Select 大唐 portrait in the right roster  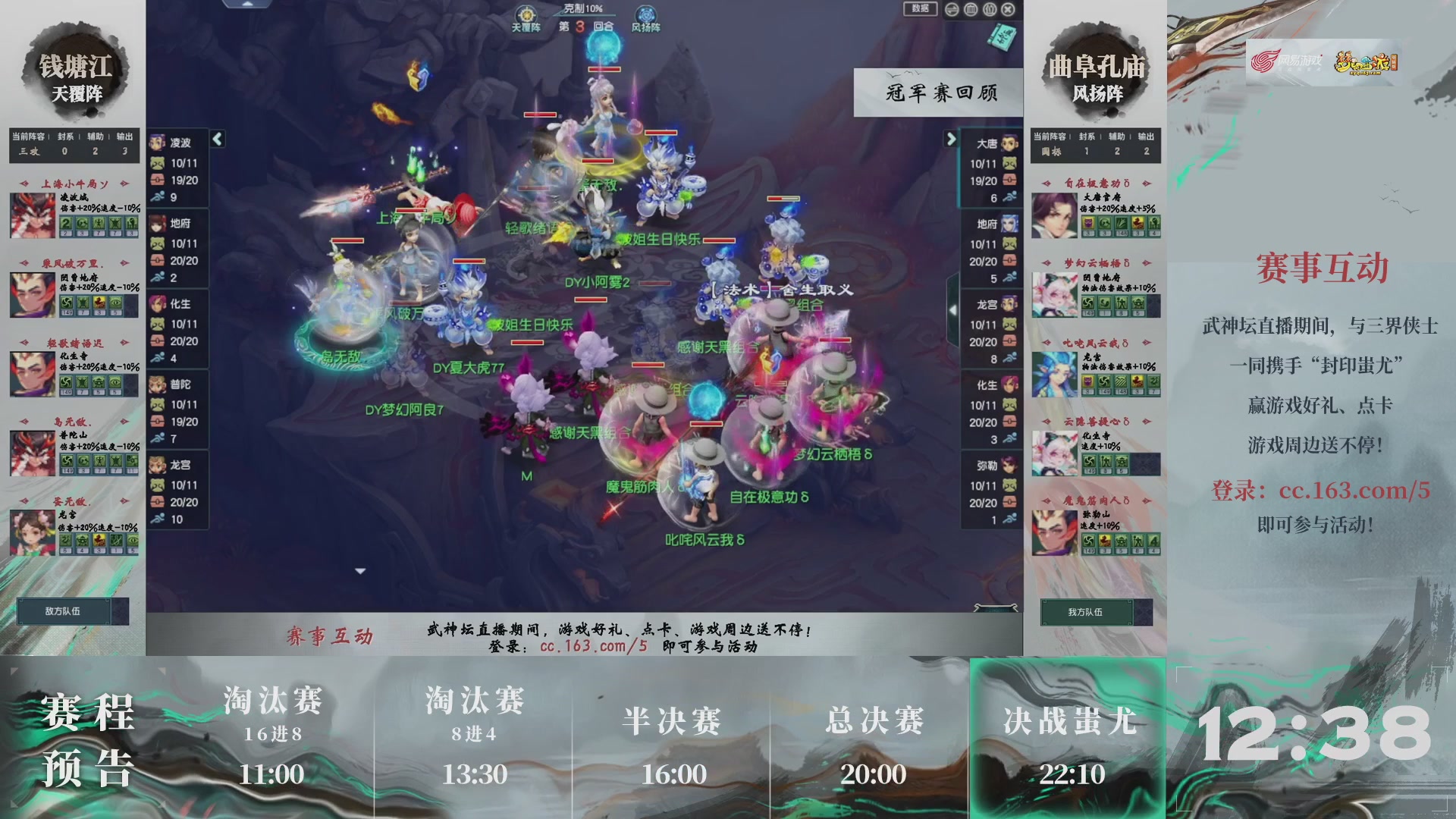1009,143
